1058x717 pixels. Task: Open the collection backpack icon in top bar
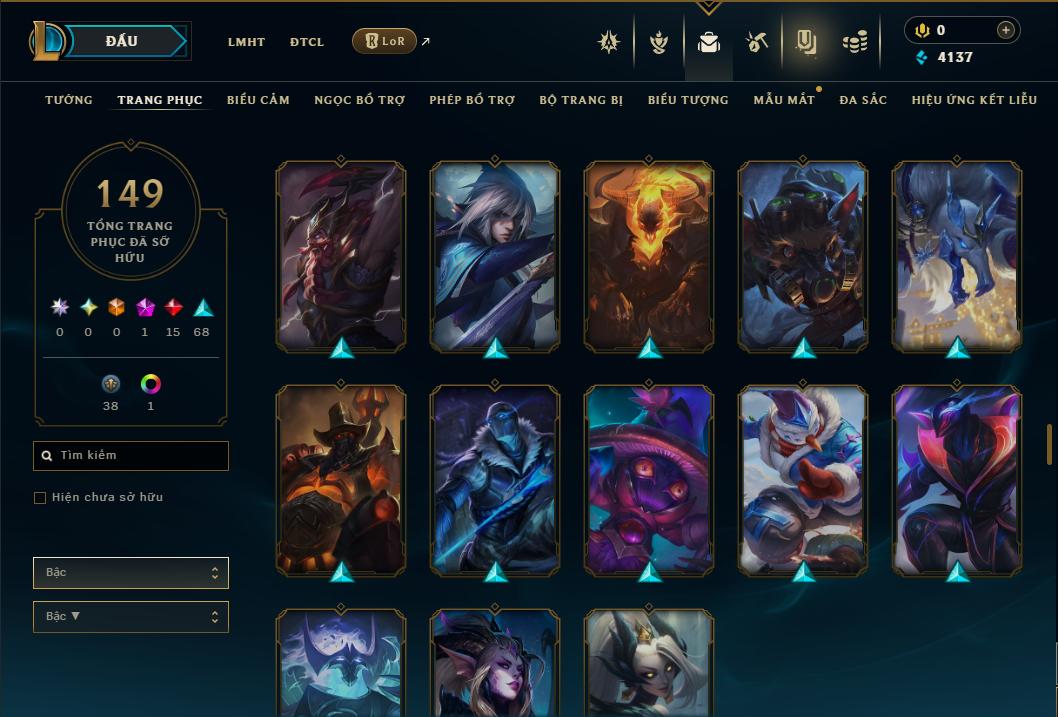tap(709, 43)
